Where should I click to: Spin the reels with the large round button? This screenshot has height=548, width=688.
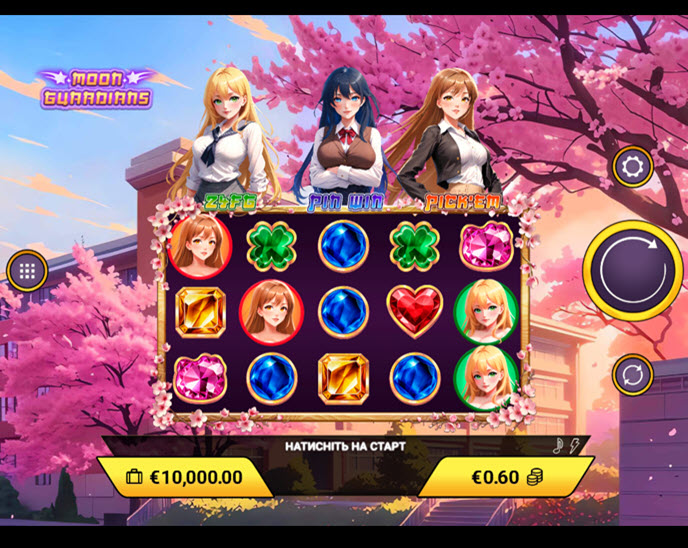[x=632, y=270]
